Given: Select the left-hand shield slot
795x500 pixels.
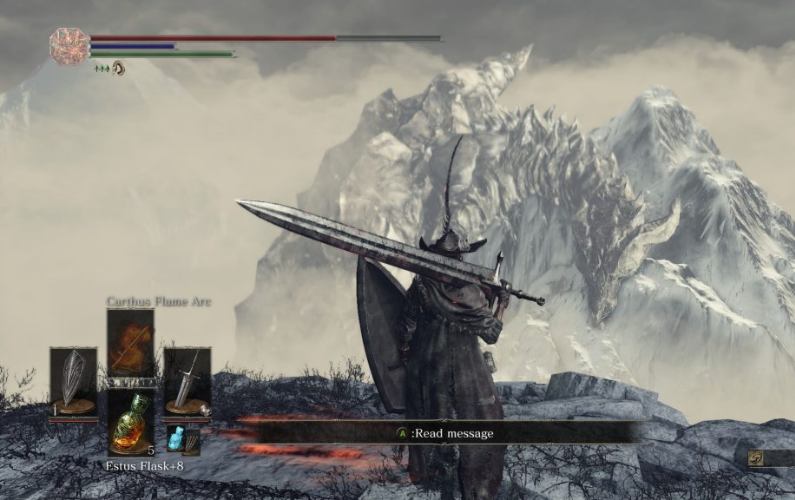Looking at the screenshot, I should [73, 381].
